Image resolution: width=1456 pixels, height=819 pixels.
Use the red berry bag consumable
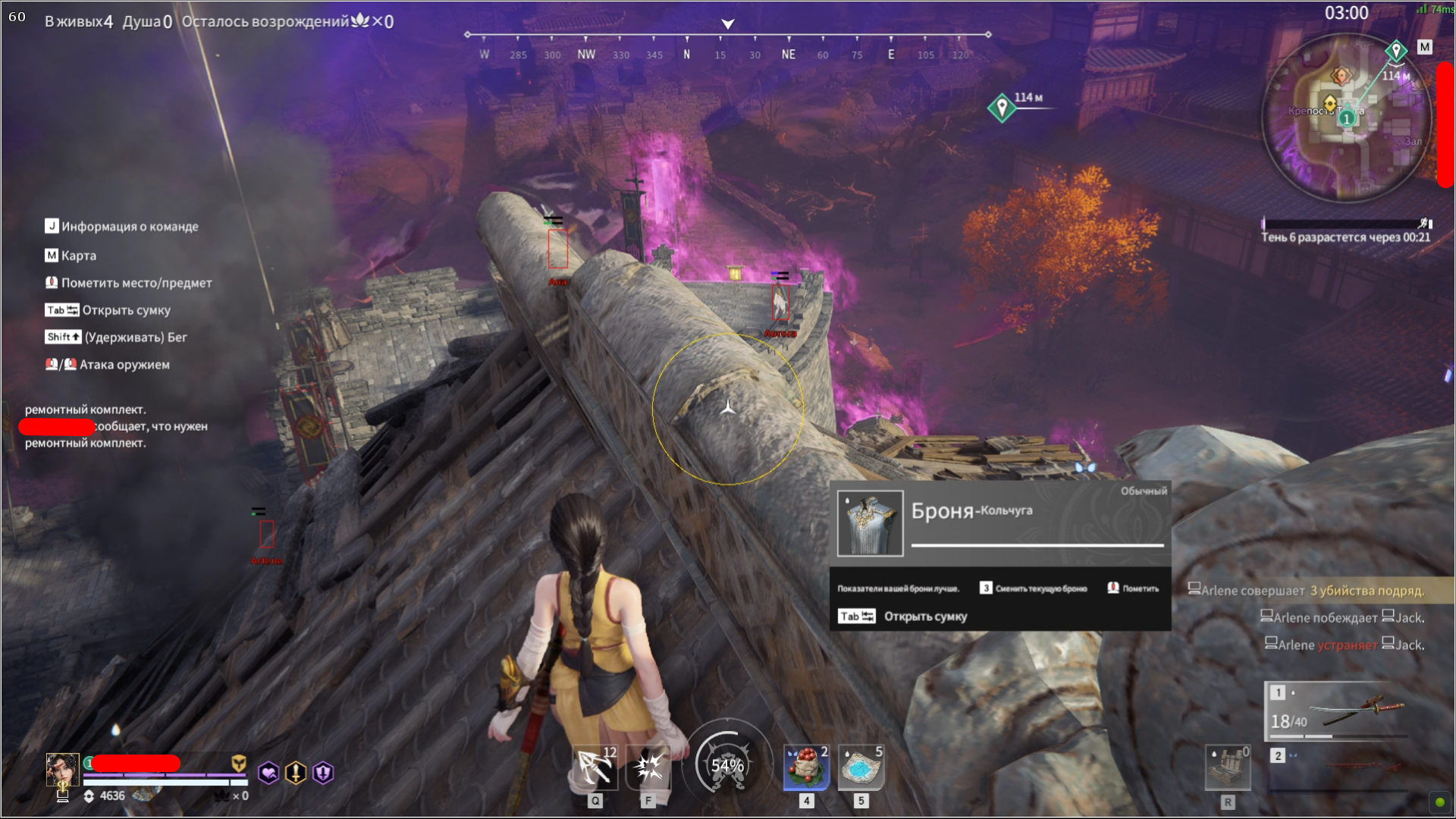pos(806,767)
